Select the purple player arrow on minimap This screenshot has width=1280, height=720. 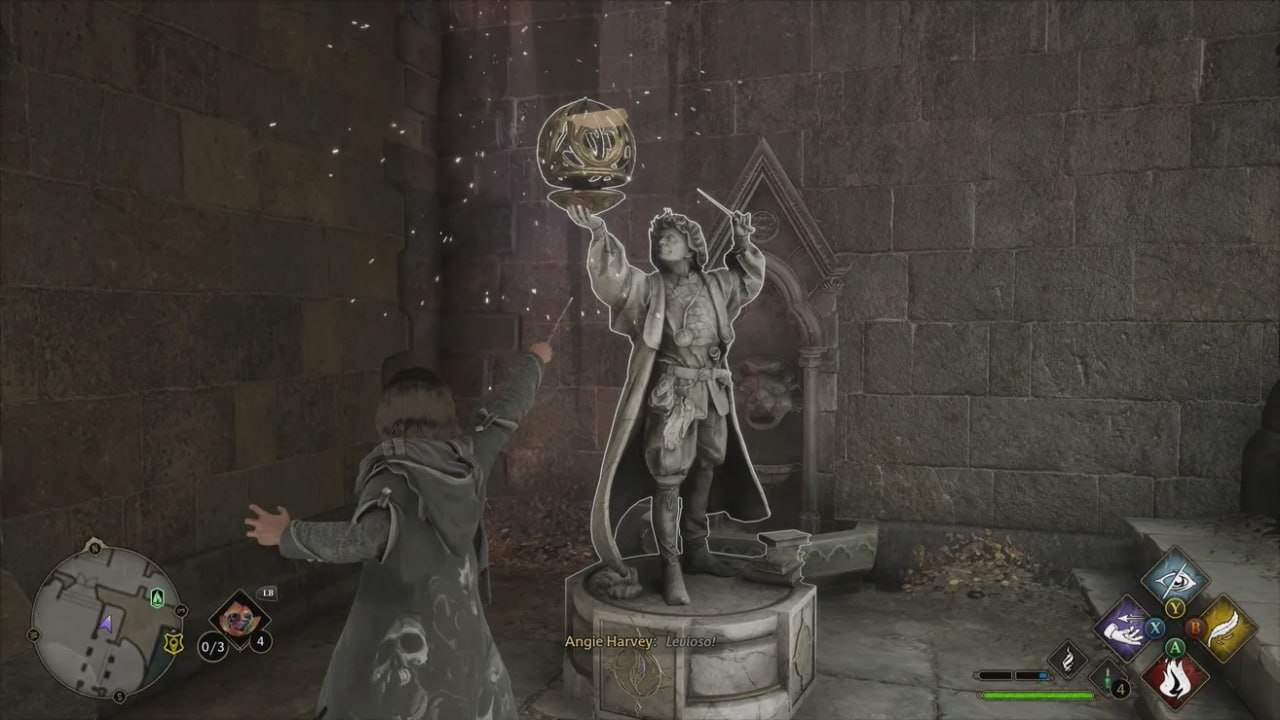click(106, 623)
